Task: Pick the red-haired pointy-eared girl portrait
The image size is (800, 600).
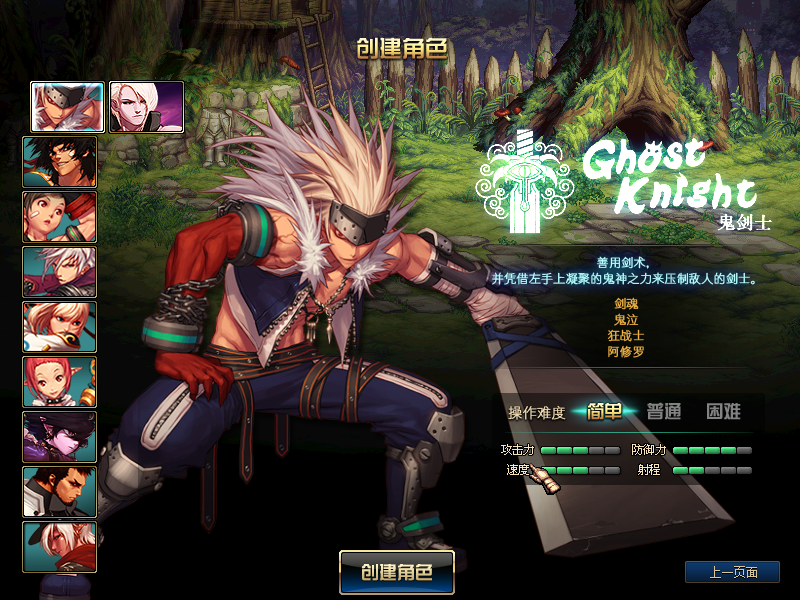Action: coord(60,382)
